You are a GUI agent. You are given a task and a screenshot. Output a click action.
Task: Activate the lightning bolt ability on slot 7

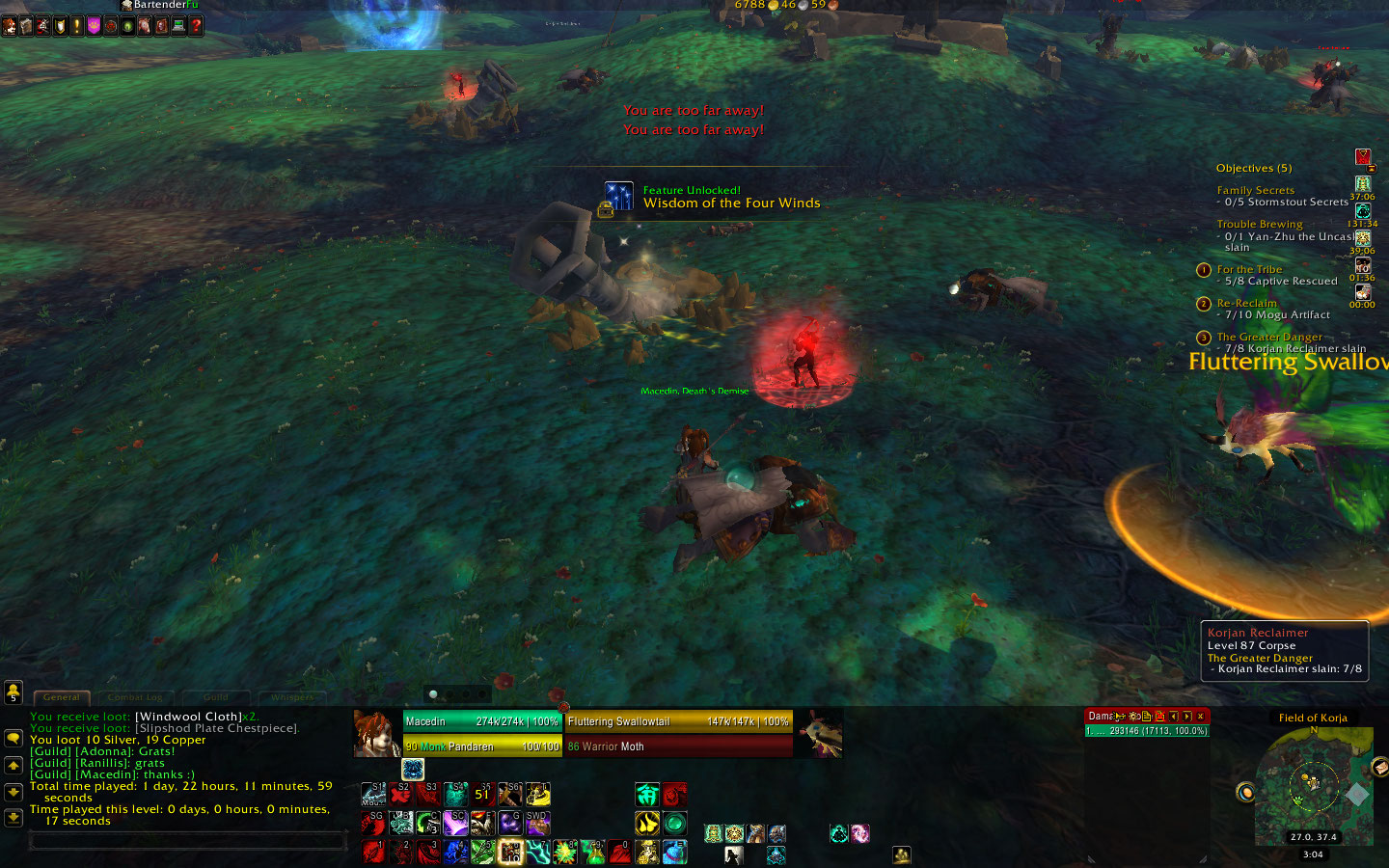[537, 852]
